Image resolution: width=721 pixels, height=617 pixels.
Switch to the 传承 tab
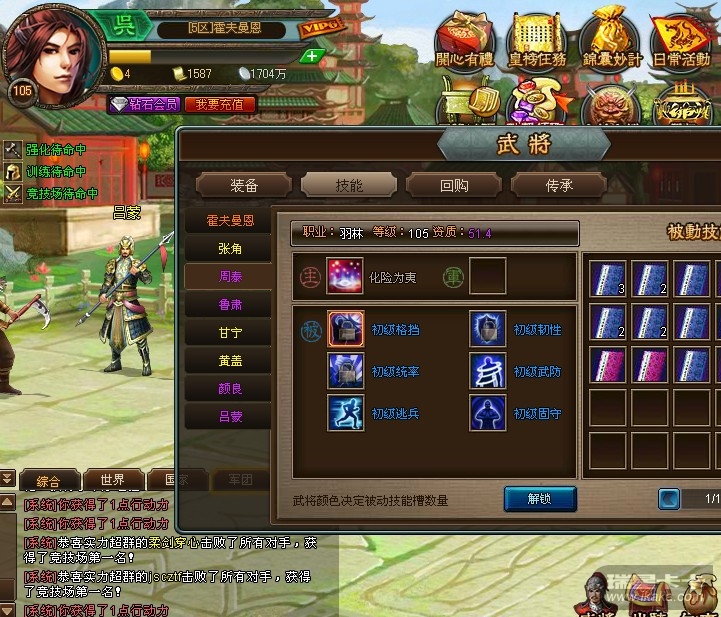558,185
